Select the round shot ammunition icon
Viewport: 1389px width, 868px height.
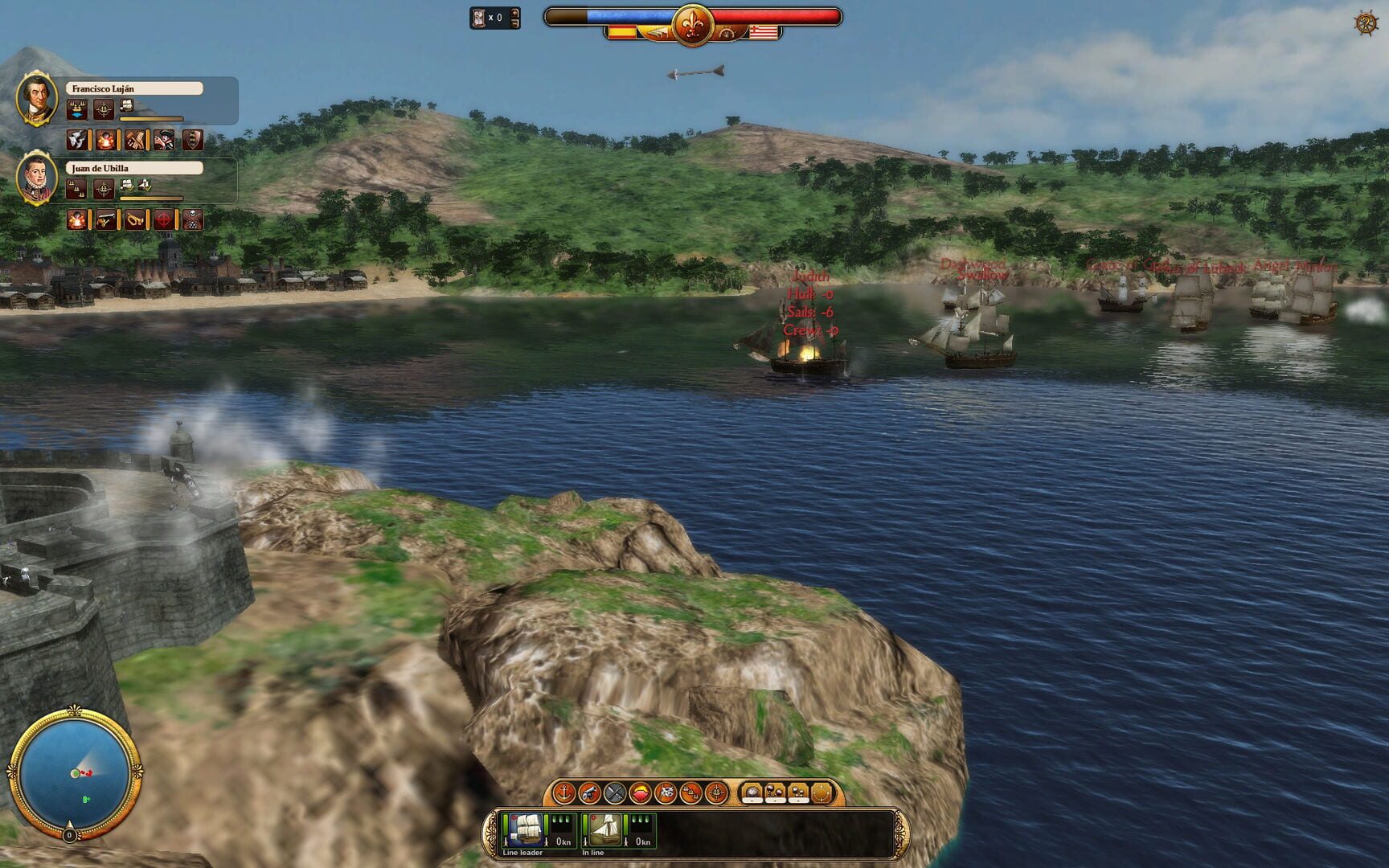point(752,790)
